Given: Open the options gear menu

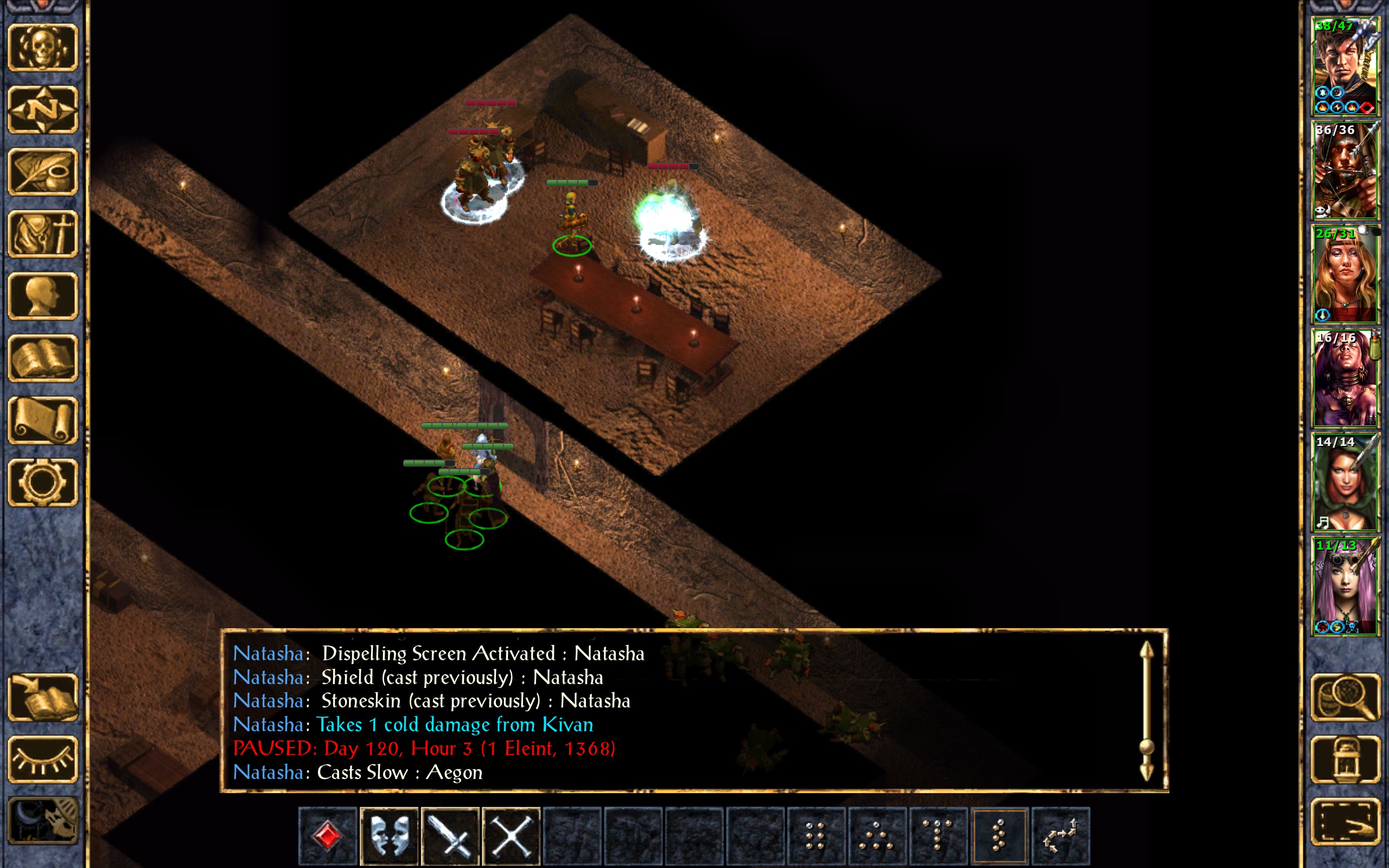Looking at the screenshot, I should (42, 483).
